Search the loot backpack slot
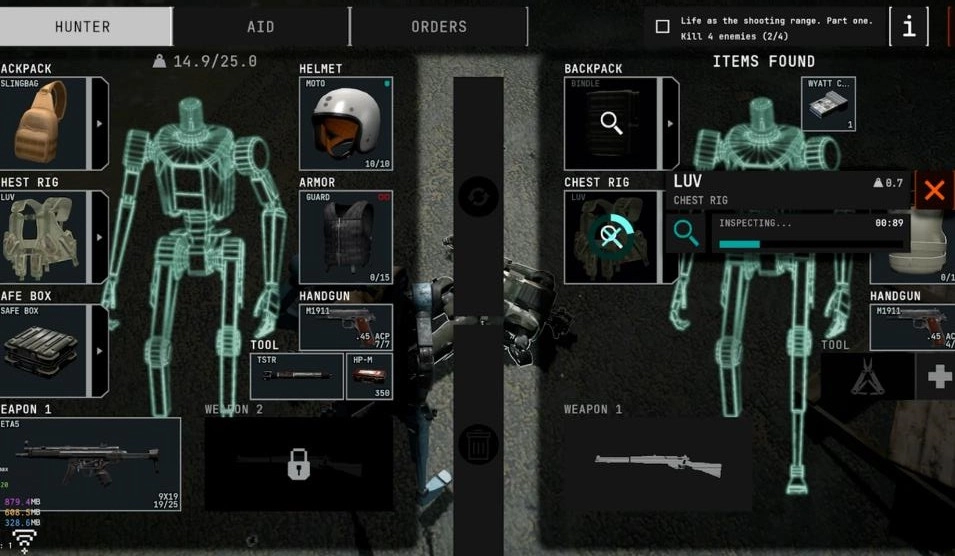This screenshot has width=955, height=556. click(612, 123)
